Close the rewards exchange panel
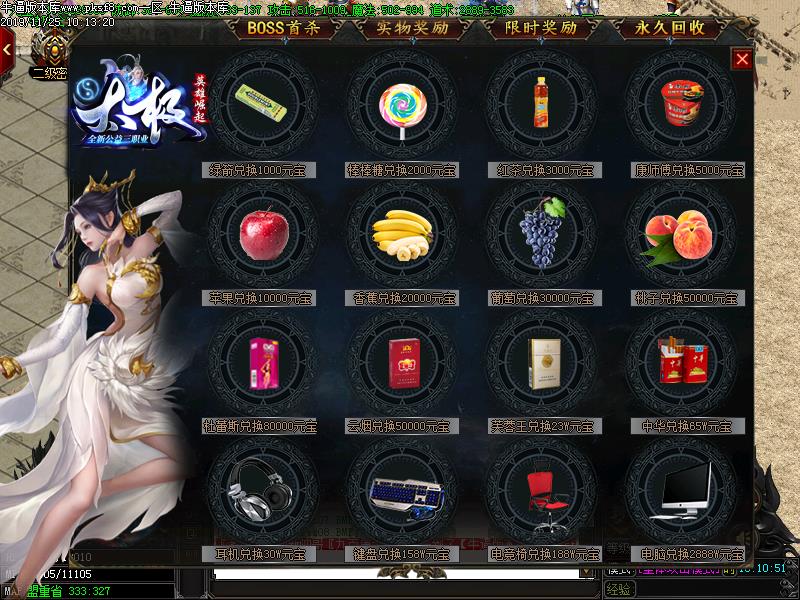This screenshot has width=800, height=600. click(x=742, y=59)
